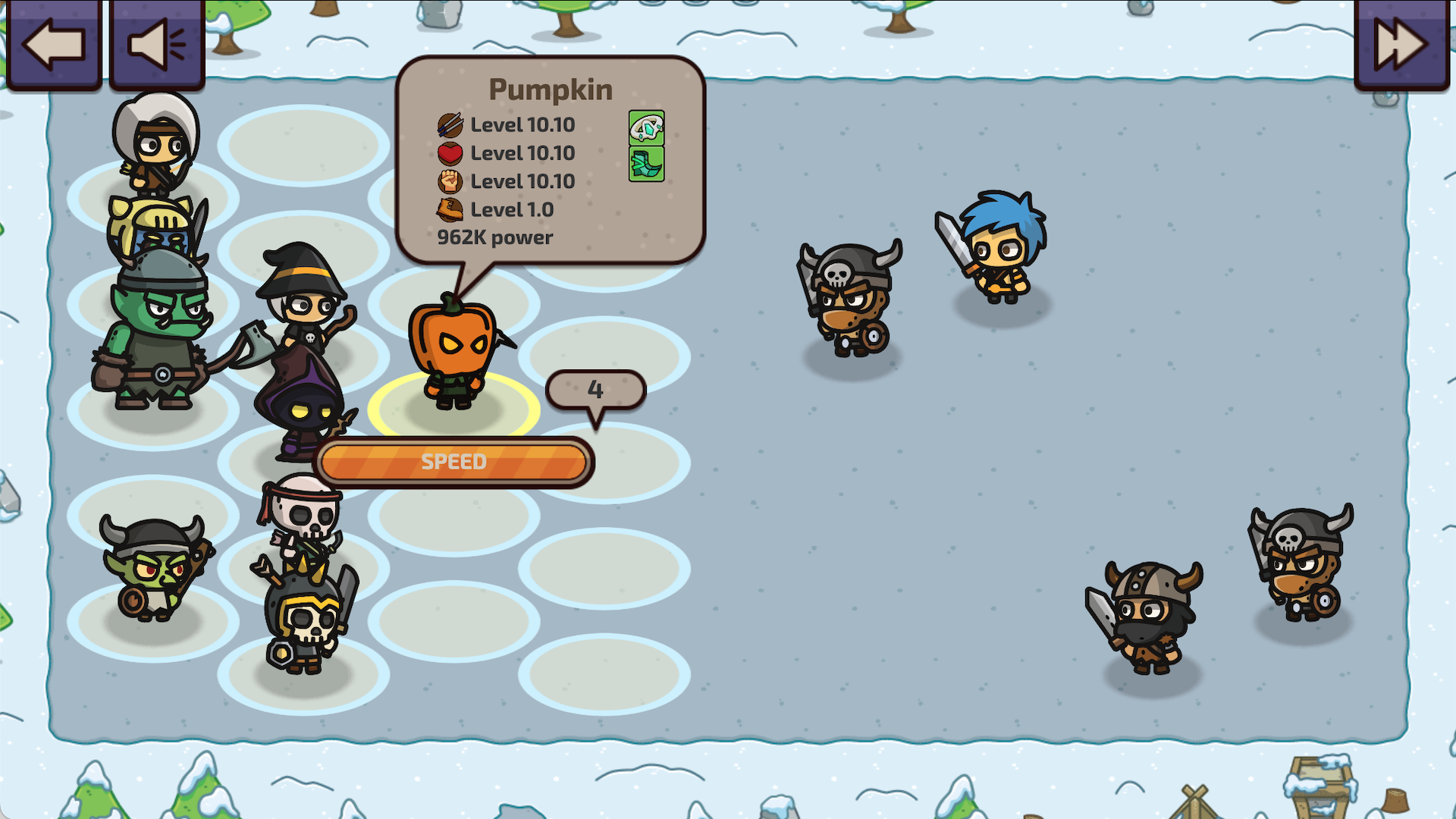The height and width of the screenshot is (819, 1456).
Task: Click the counter bubble showing 4
Action: point(596,389)
